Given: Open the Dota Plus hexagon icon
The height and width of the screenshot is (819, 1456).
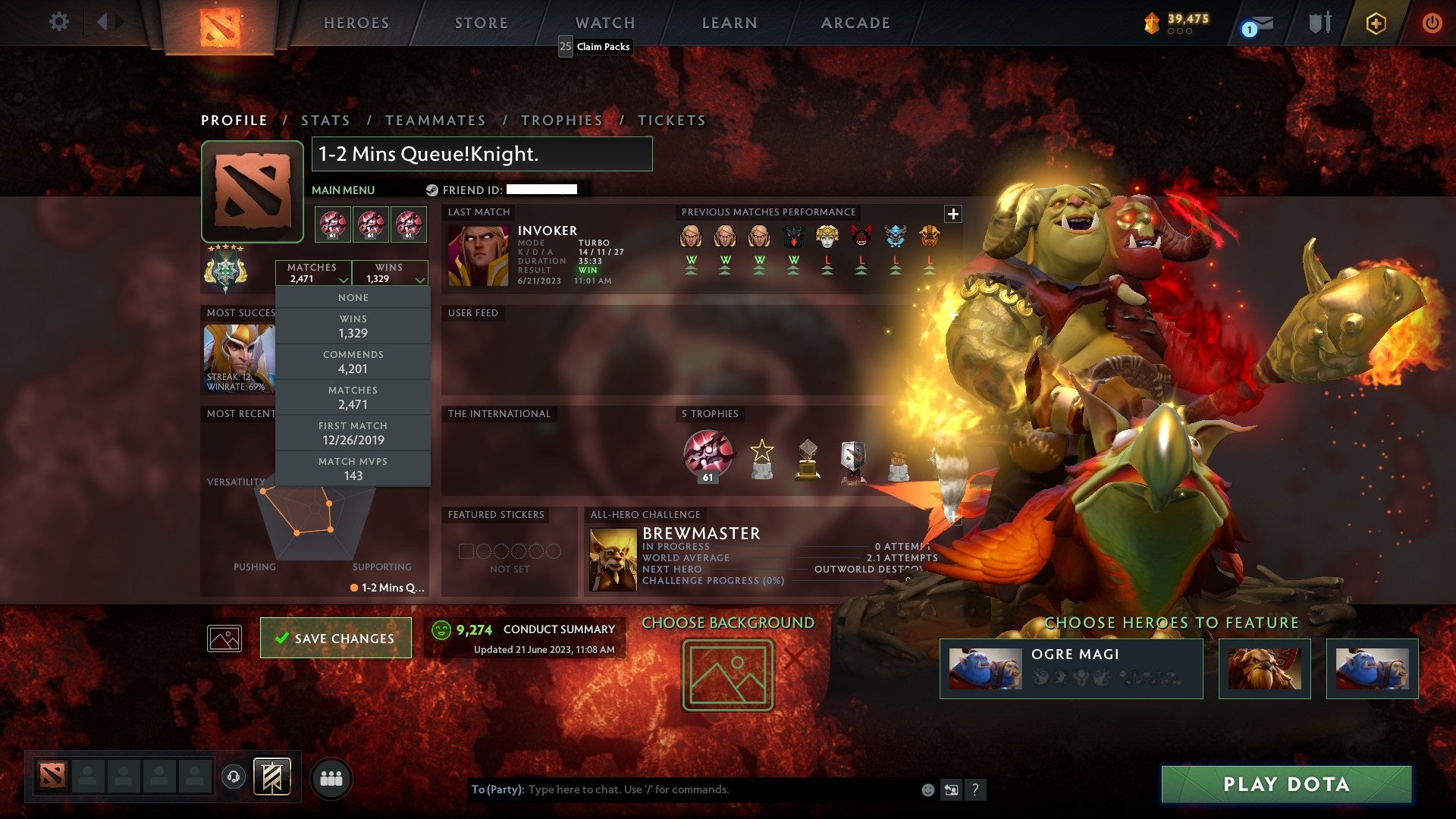Looking at the screenshot, I should click(x=1376, y=23).
